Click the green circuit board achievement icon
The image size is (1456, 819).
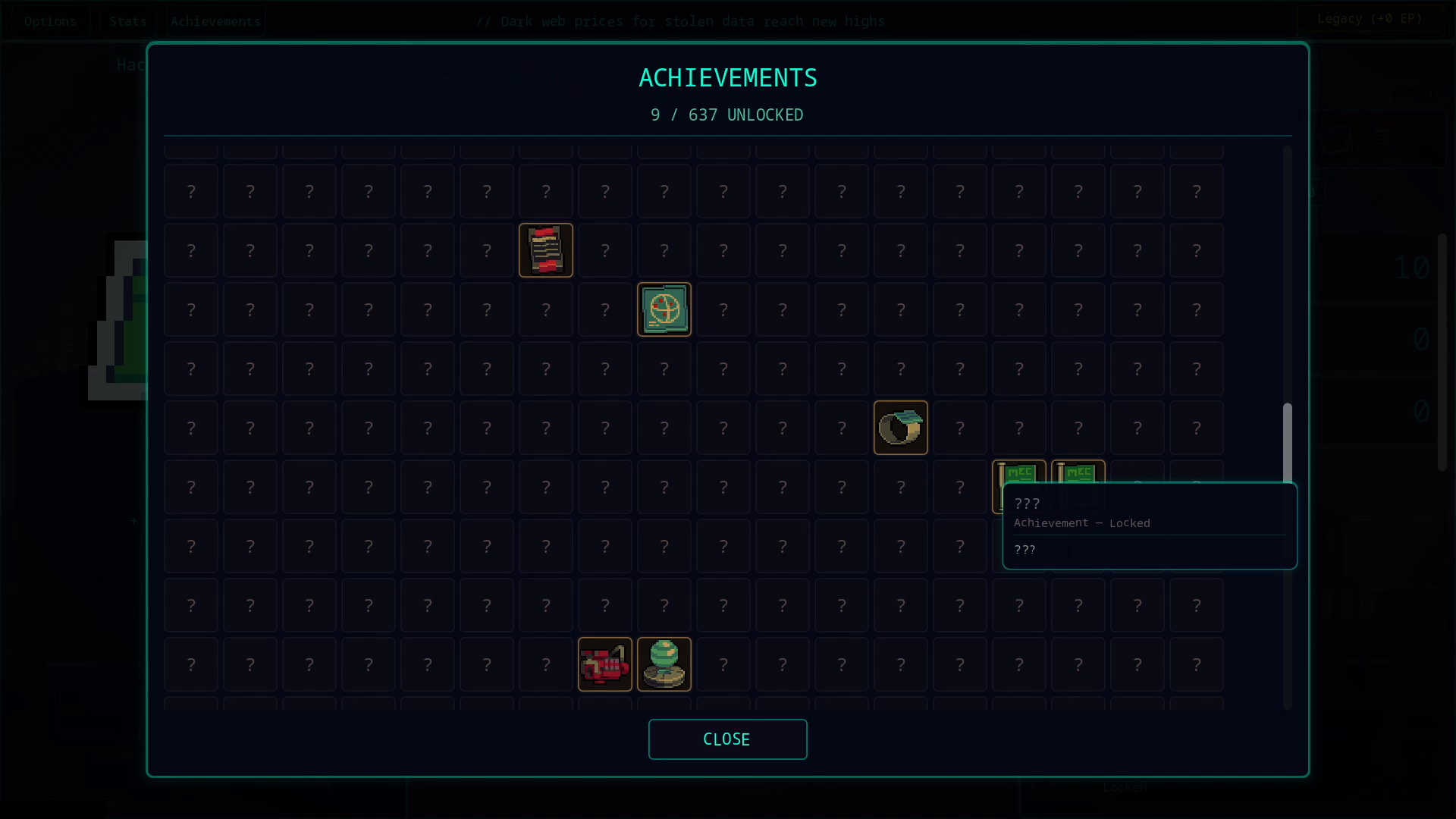tap(664, 309)
